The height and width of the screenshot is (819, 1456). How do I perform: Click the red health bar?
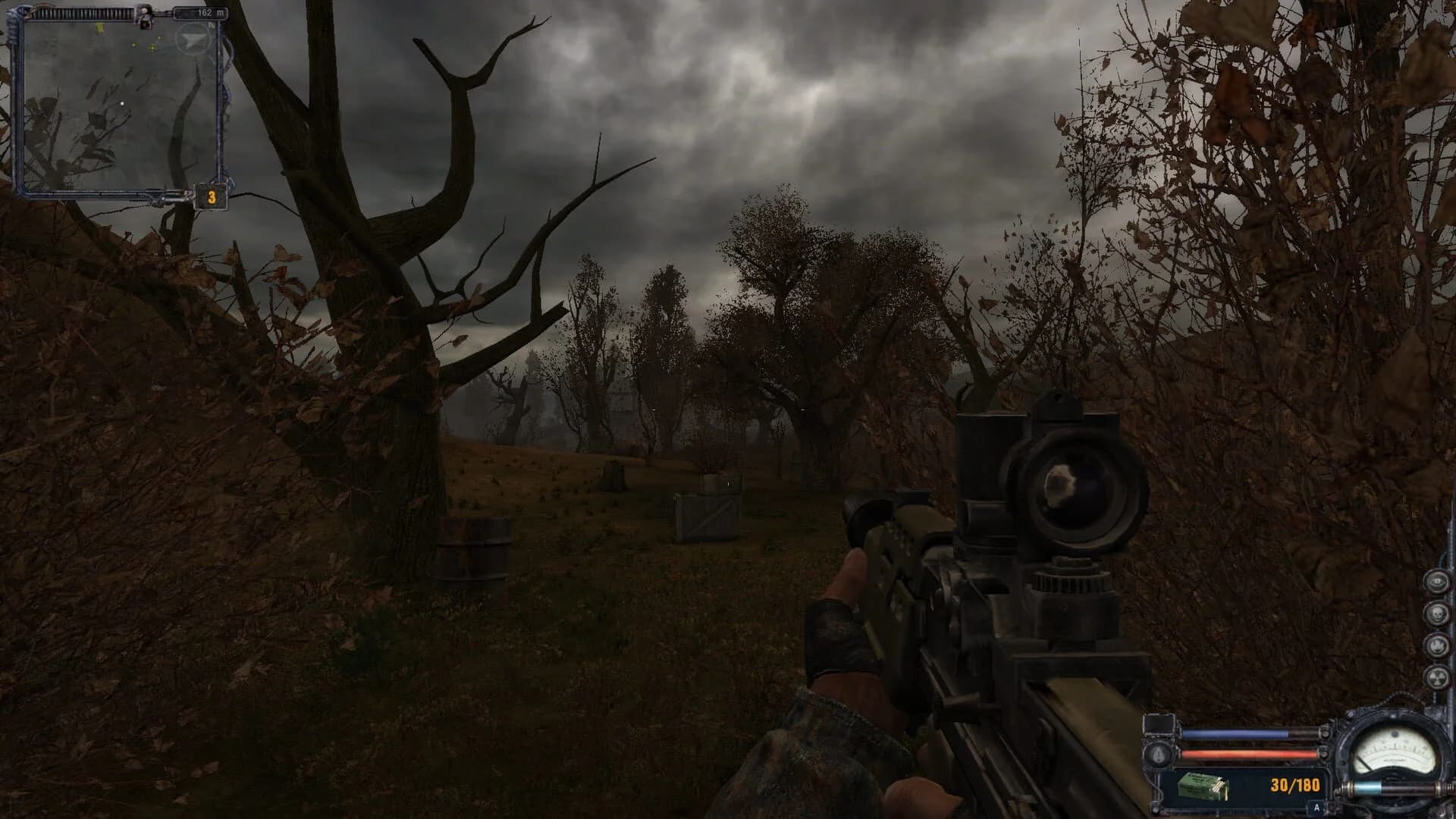pyautogui.click(x=1249, y=753)
